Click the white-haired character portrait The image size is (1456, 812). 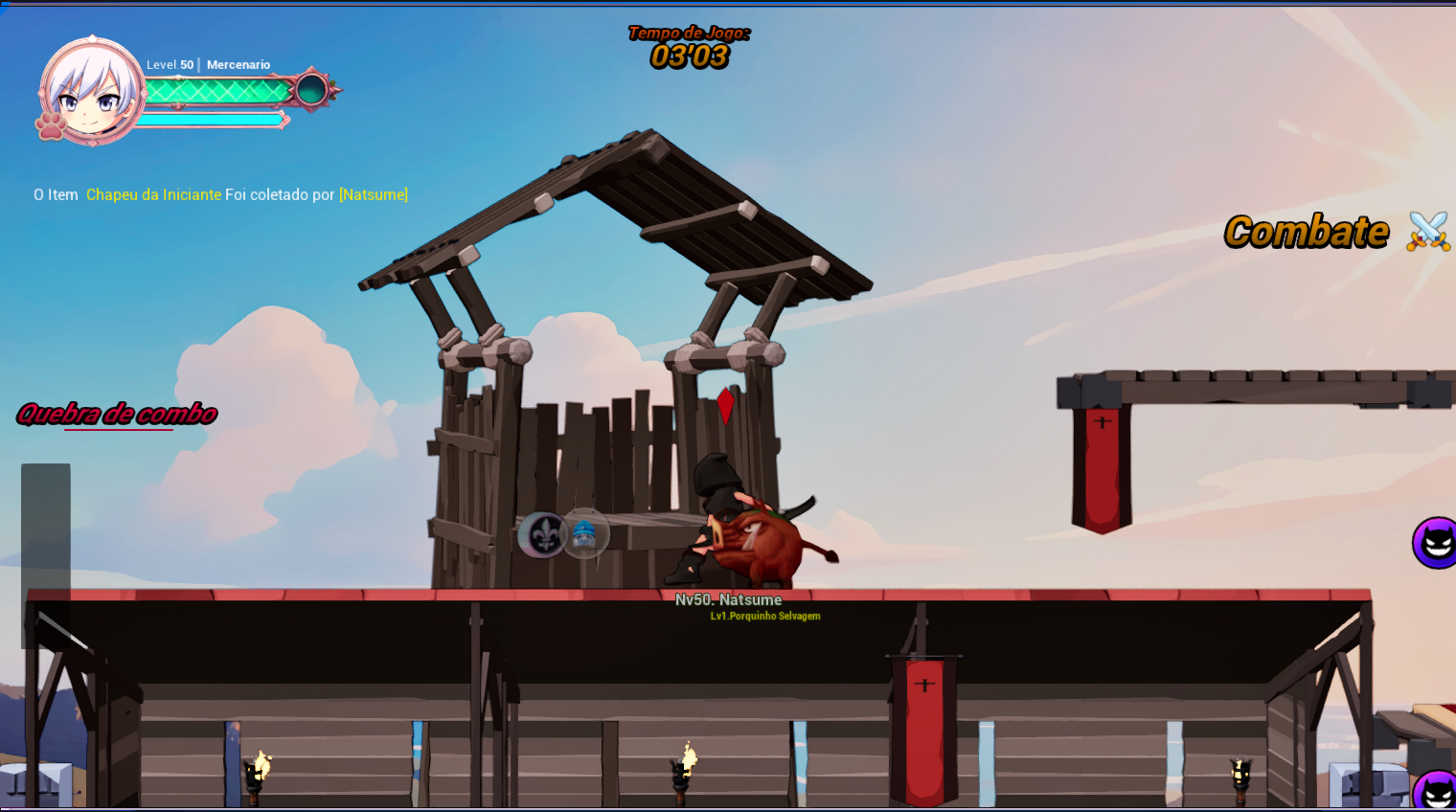point(90,92)
